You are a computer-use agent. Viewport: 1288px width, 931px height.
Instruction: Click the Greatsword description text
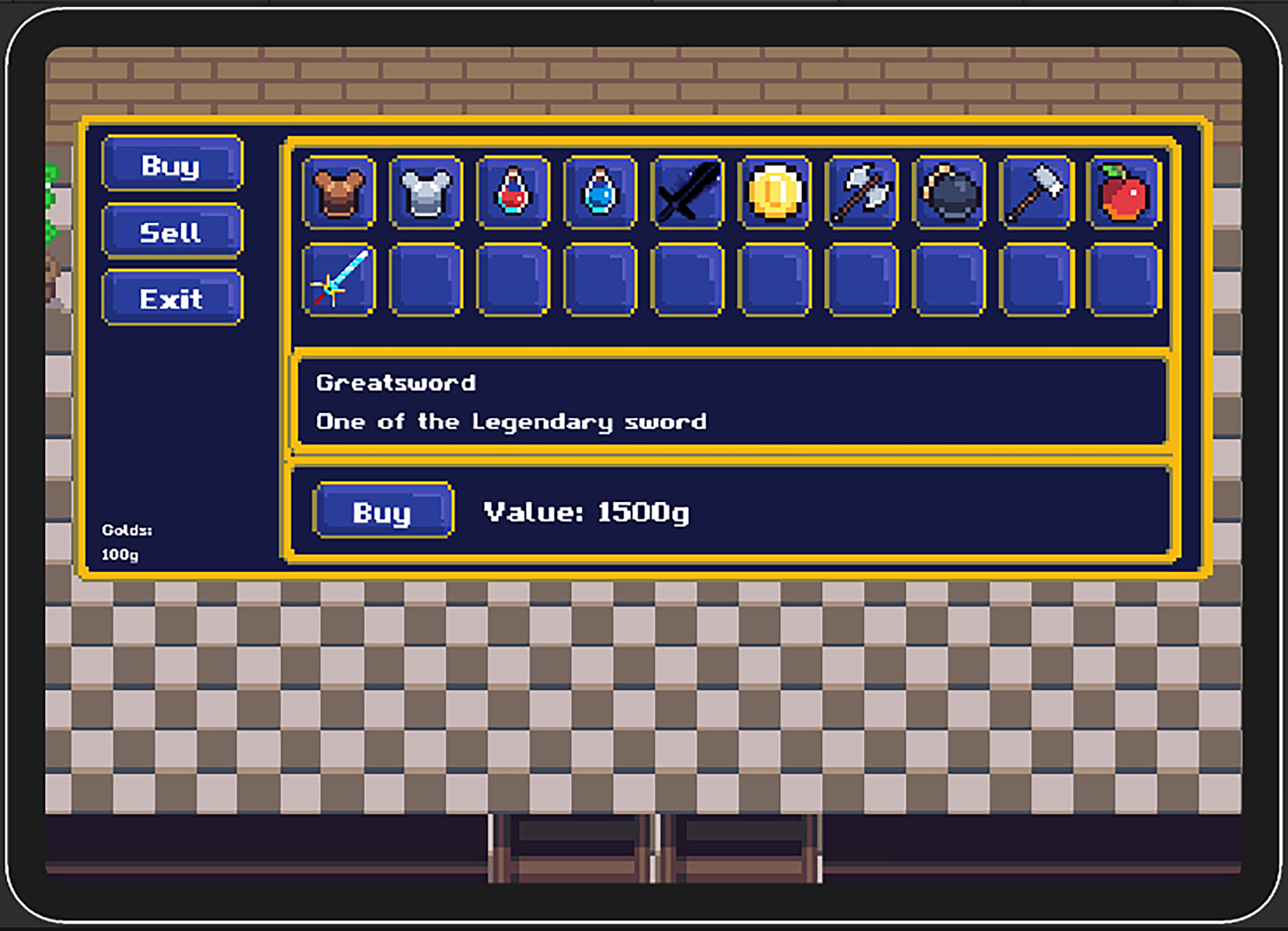point(511,422)
